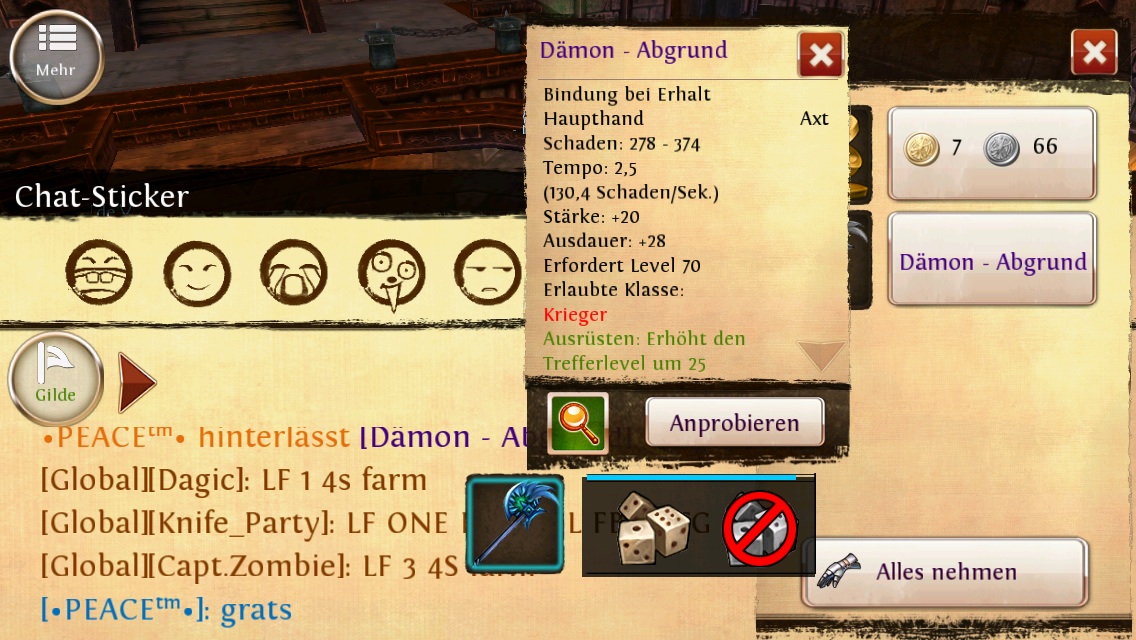This screenshot has height=640, width=1136.
Task: Choose the smirking face chat sticker
Action: click(197, 272)
